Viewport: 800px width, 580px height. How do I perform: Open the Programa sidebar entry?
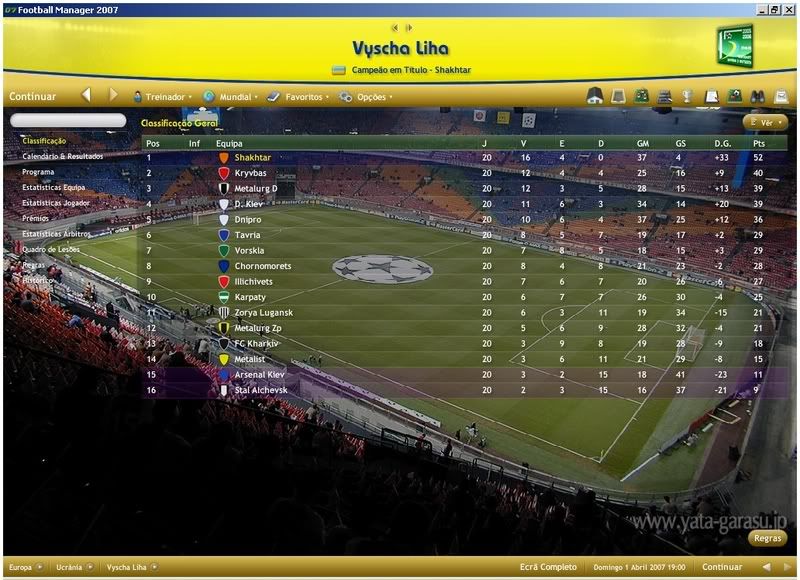tap(39, 172)
